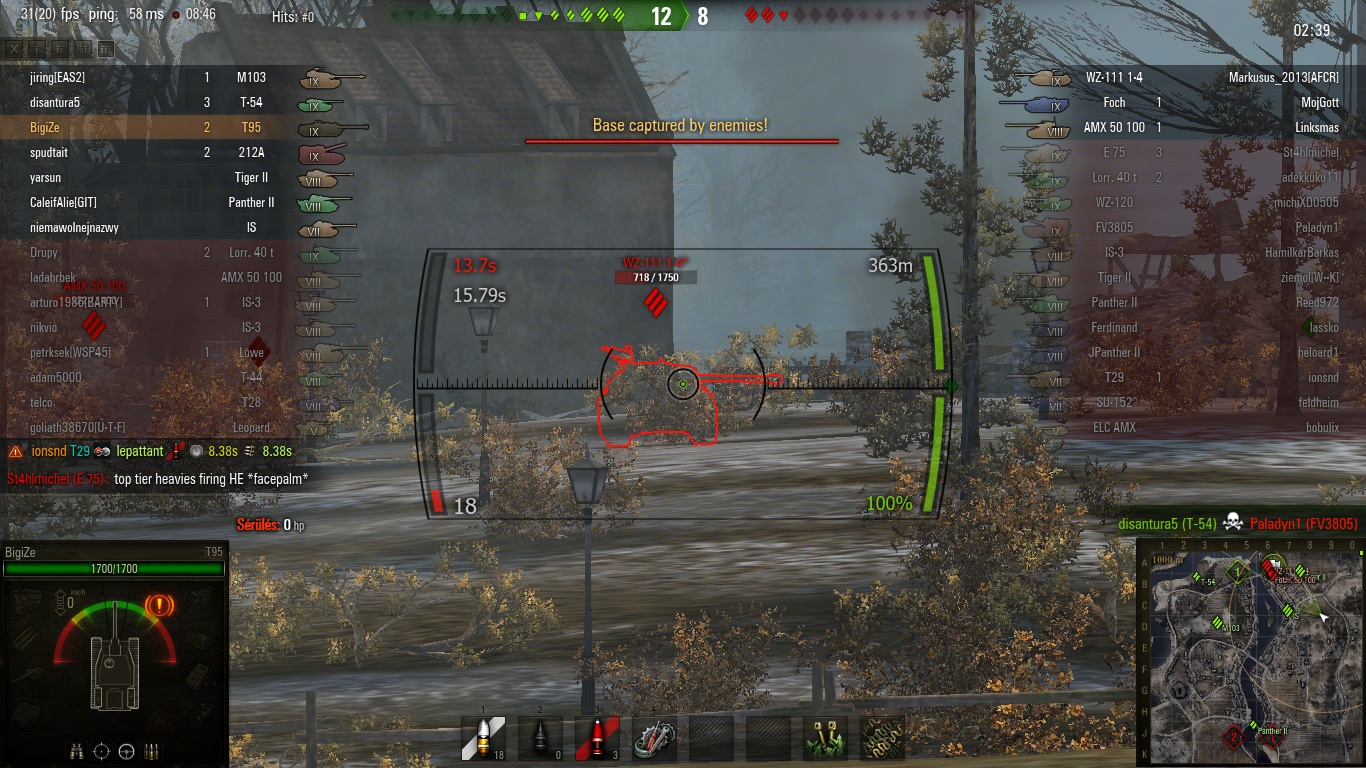Switch to the red HE shell slot

tap(597, 738)
